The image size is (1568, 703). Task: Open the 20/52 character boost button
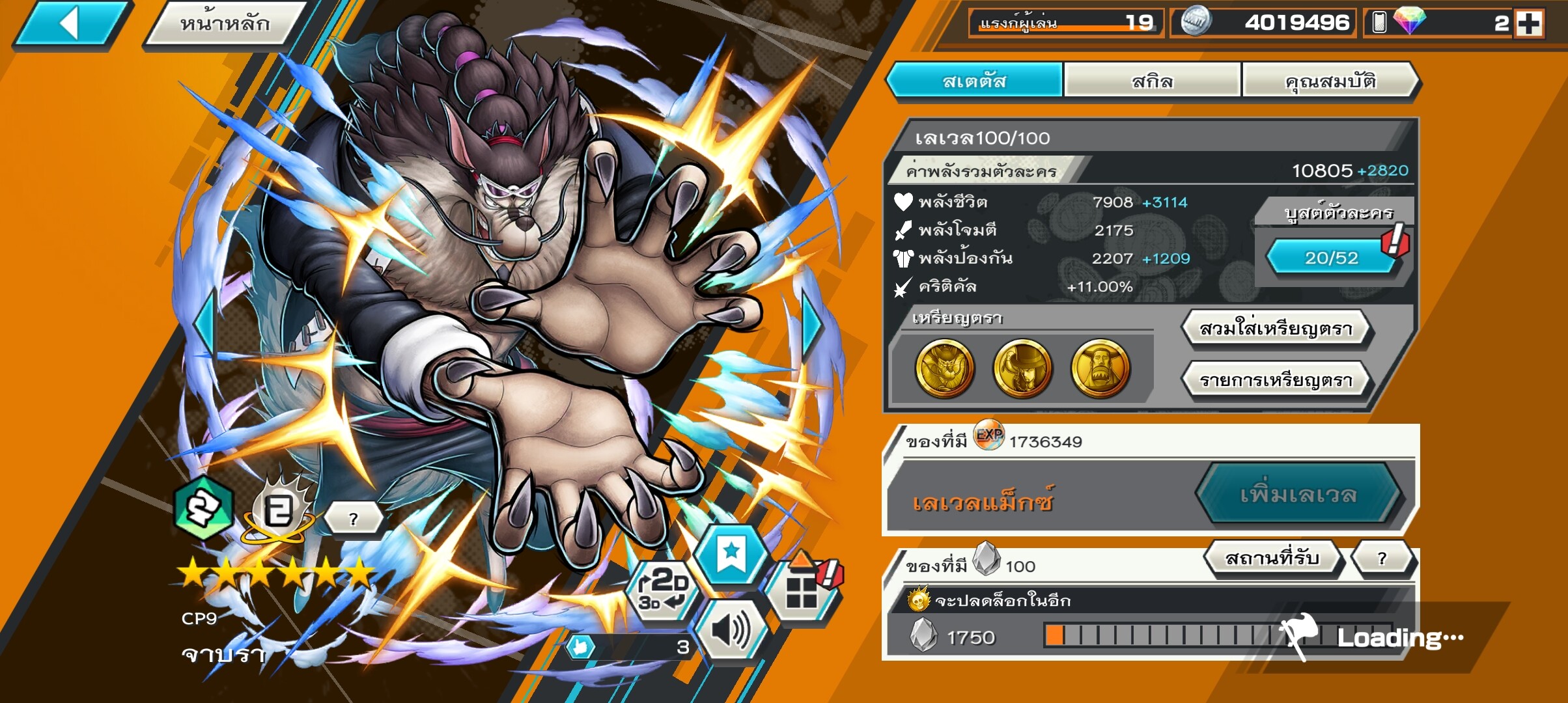(1331, 258)
